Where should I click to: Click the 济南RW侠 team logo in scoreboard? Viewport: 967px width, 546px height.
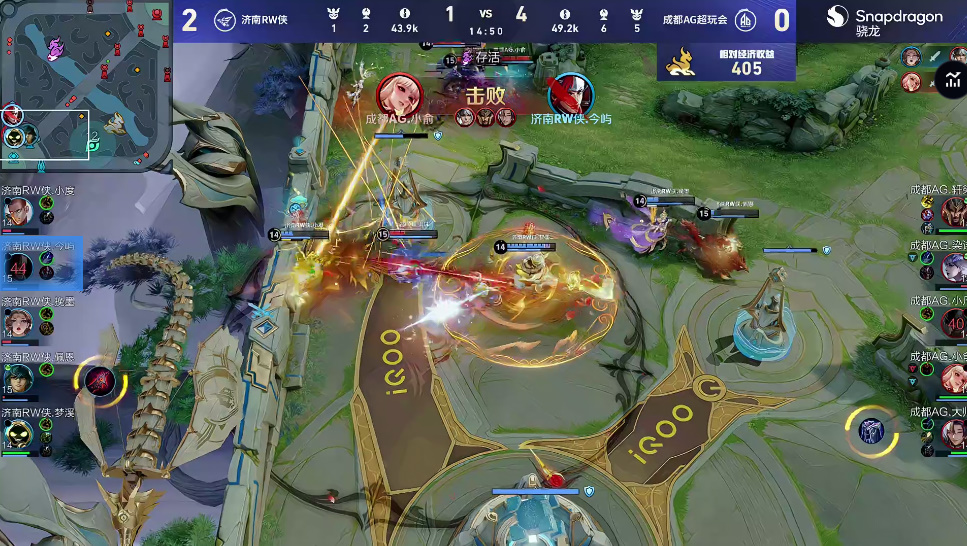point(224,20)
